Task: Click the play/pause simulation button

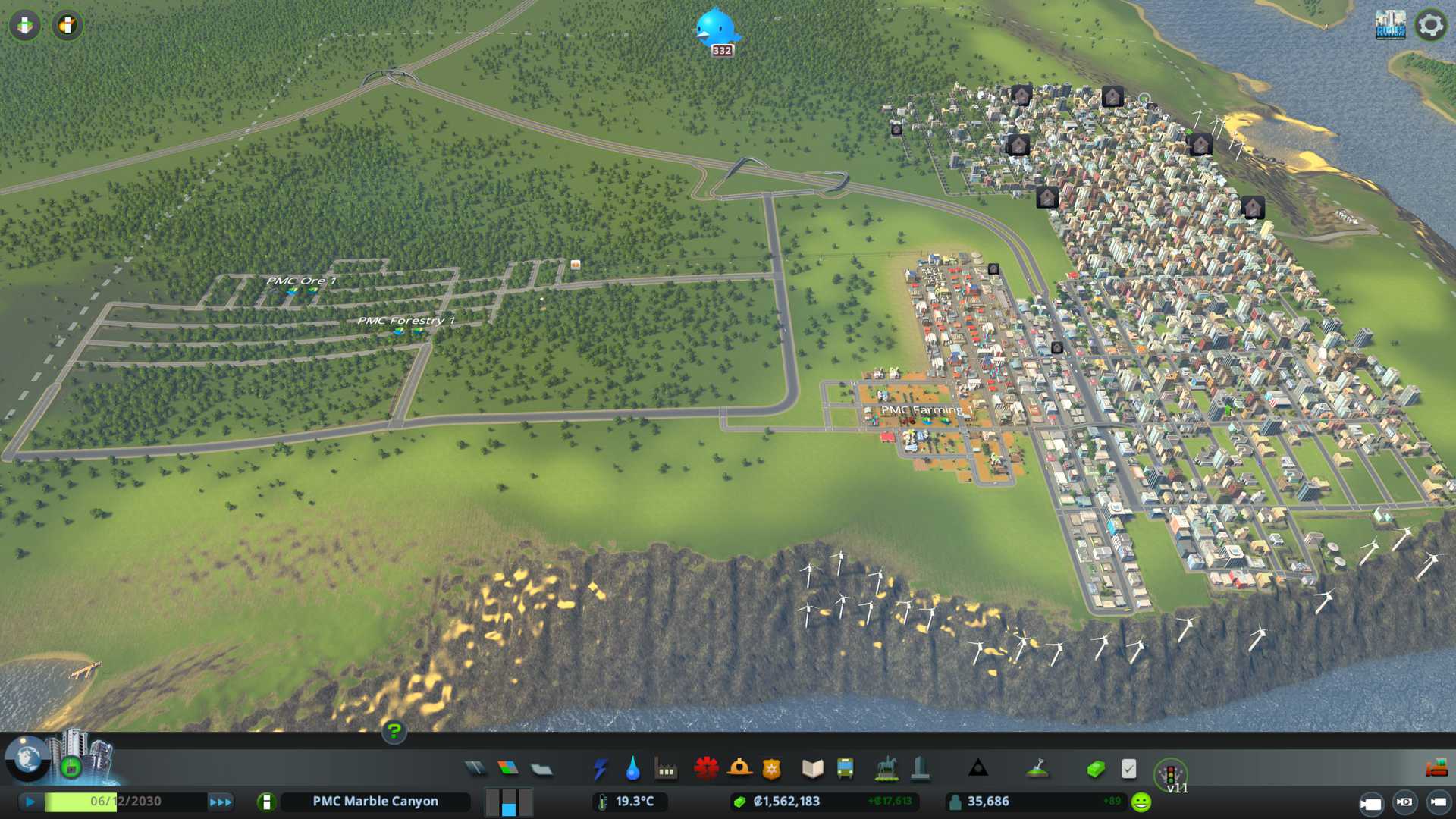Action: point(30,802)
